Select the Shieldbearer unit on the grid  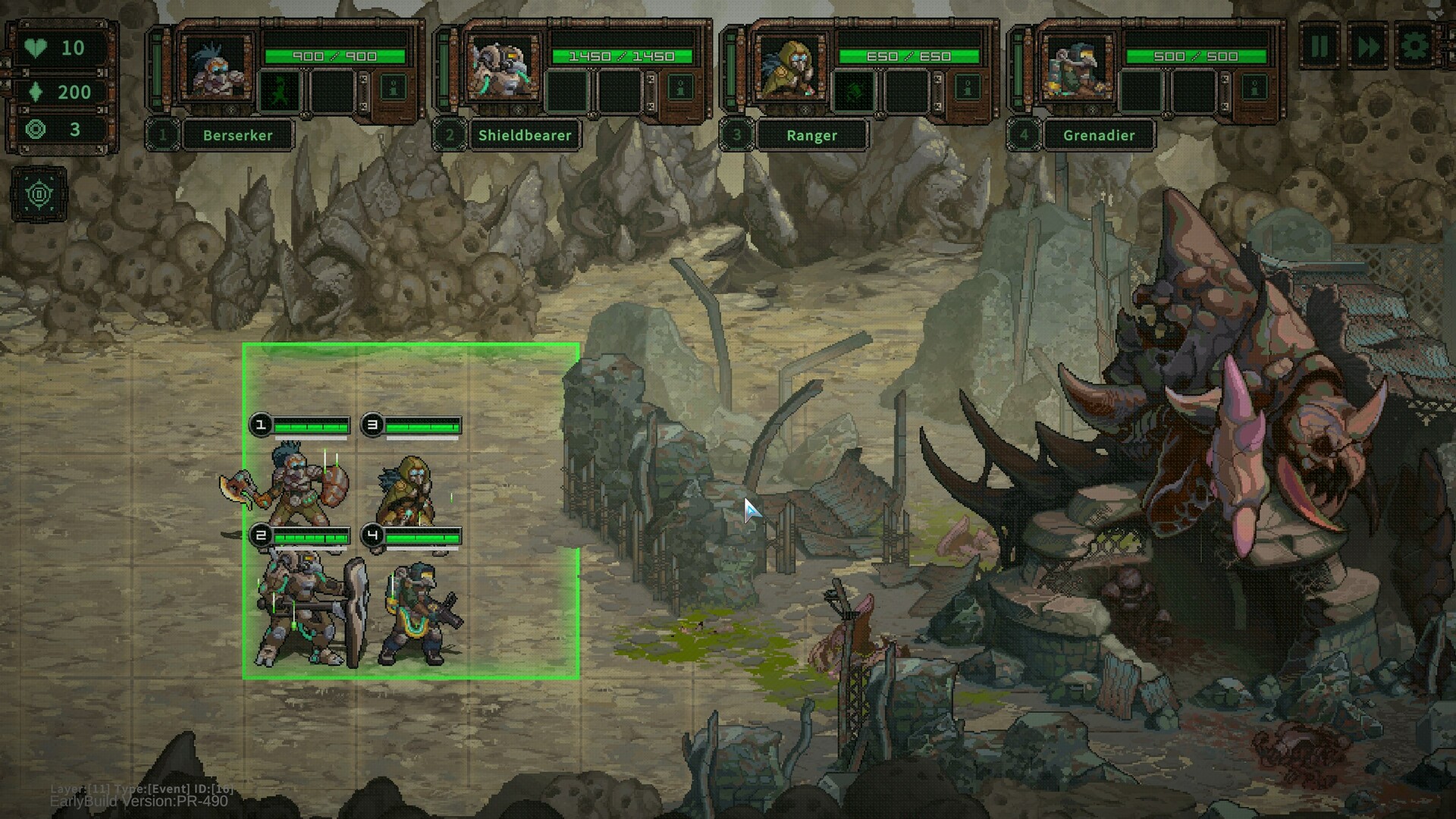307,610
